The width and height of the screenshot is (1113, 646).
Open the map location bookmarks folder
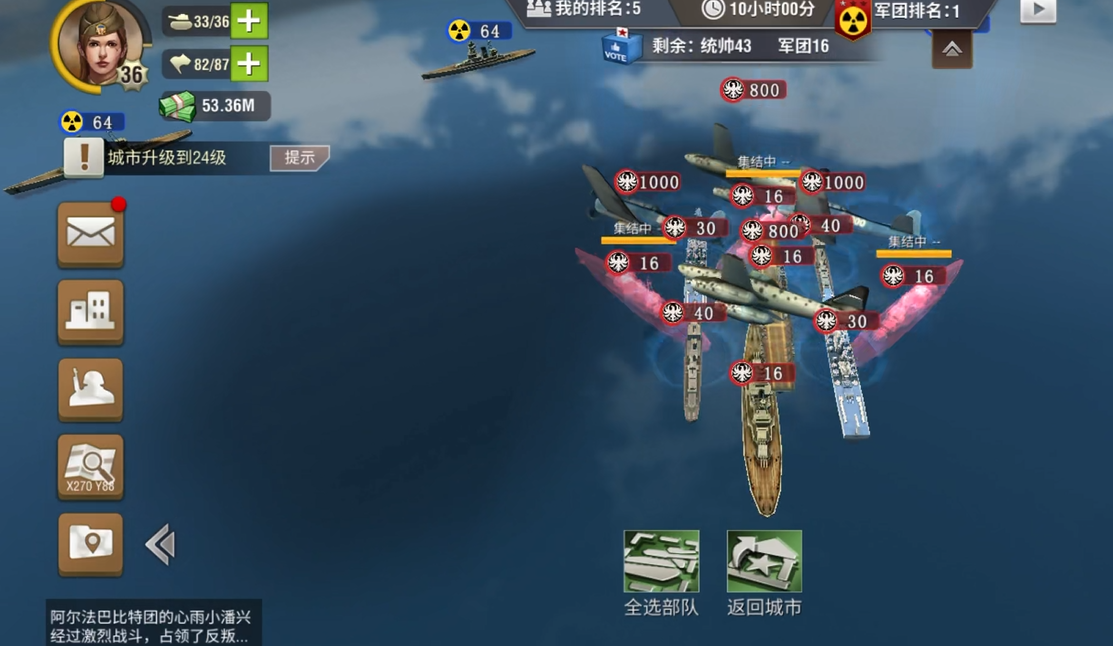coord(90,544)
